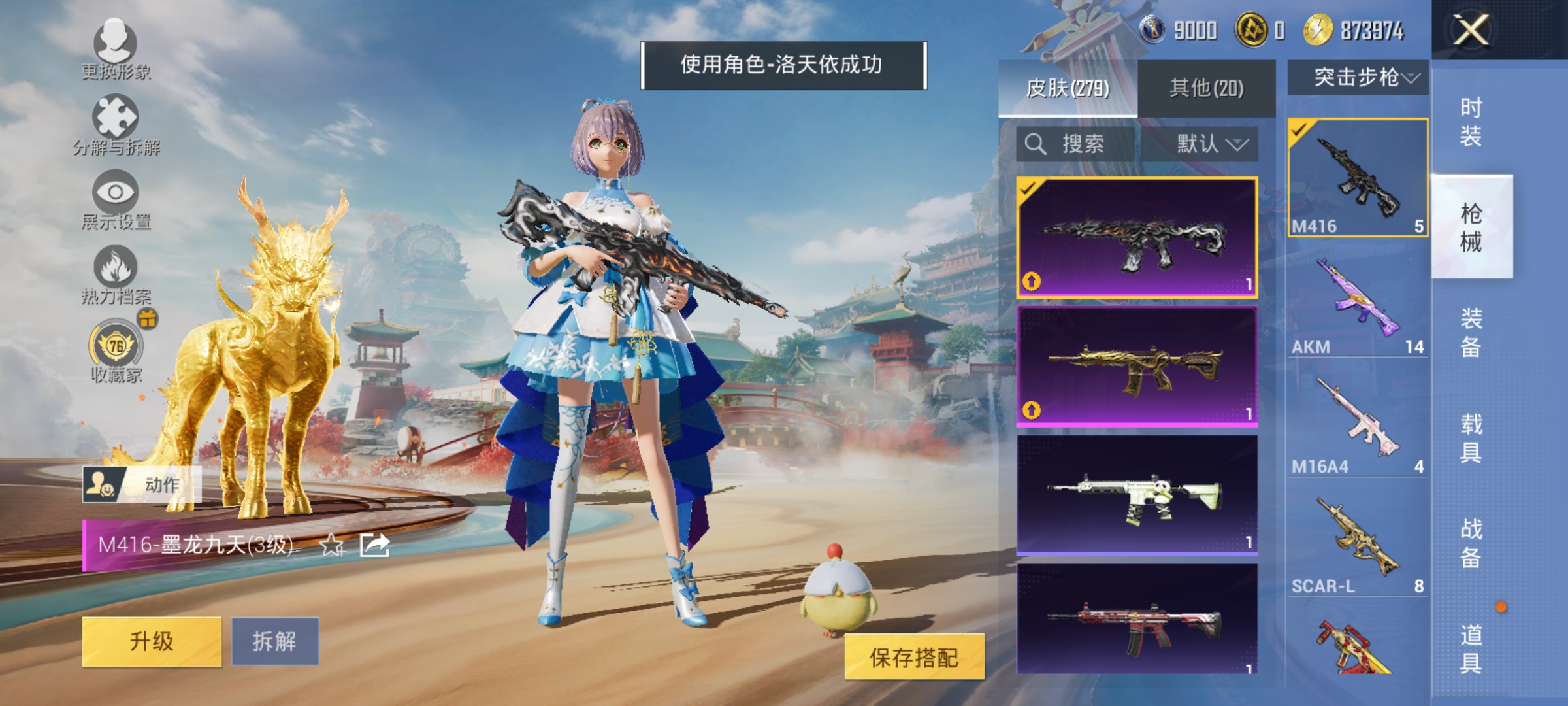Collapse the skin sort order selector arrow
The height and width of the screenshot is (706, 1568).
[x=1240, y=144]
